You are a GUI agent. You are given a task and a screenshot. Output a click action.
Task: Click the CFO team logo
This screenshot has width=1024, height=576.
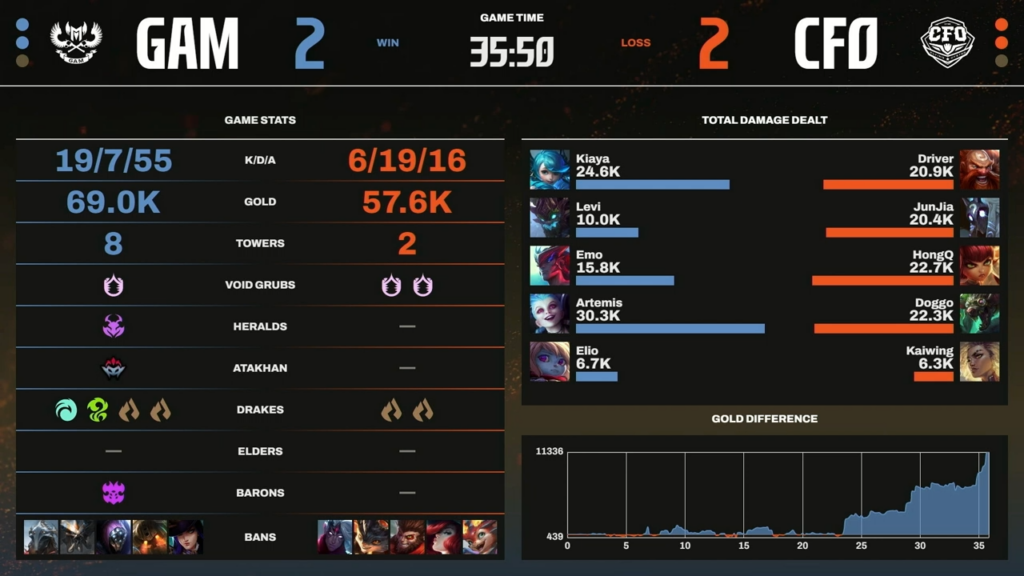tap(947, 43)
